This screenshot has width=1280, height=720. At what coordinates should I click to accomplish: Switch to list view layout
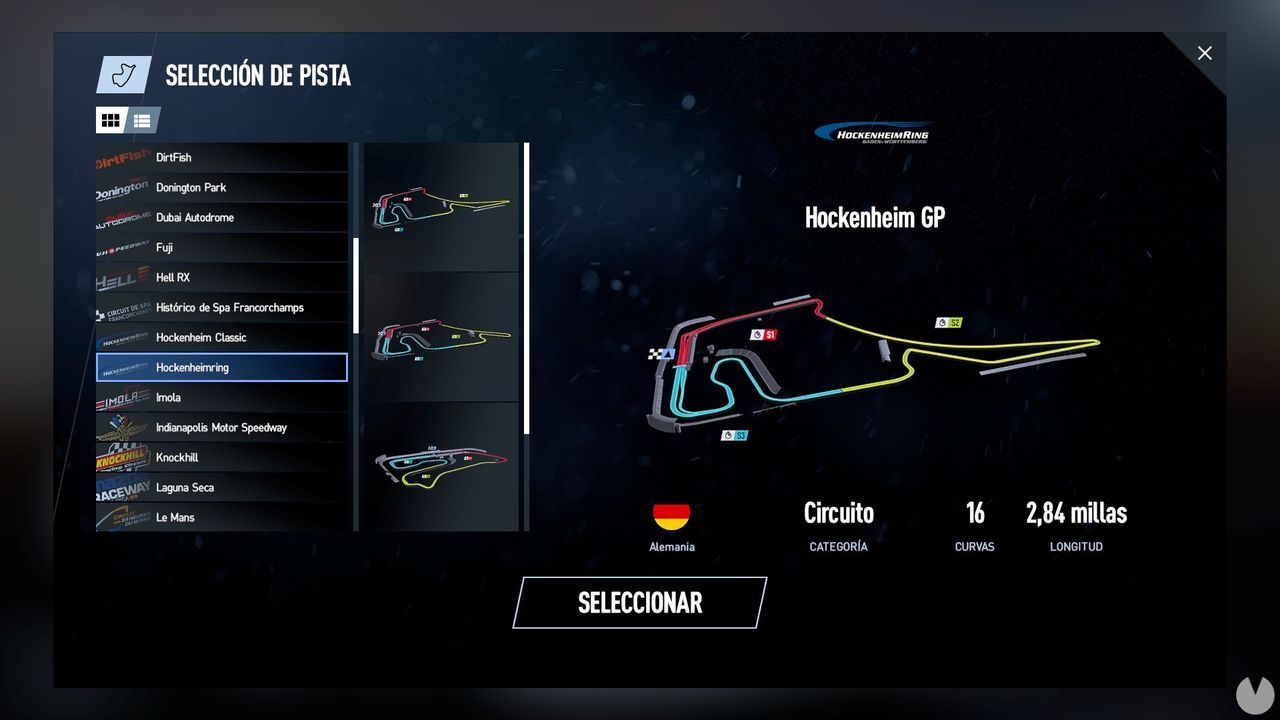141,120
